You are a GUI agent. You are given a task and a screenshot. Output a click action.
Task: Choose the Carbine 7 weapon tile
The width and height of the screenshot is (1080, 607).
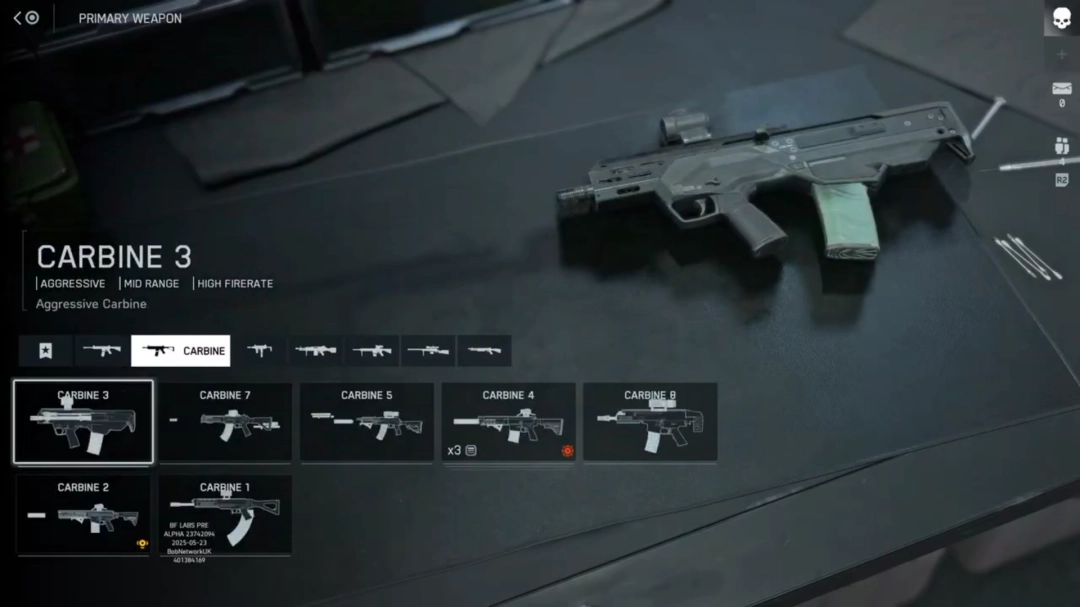[x=225, y=421]
